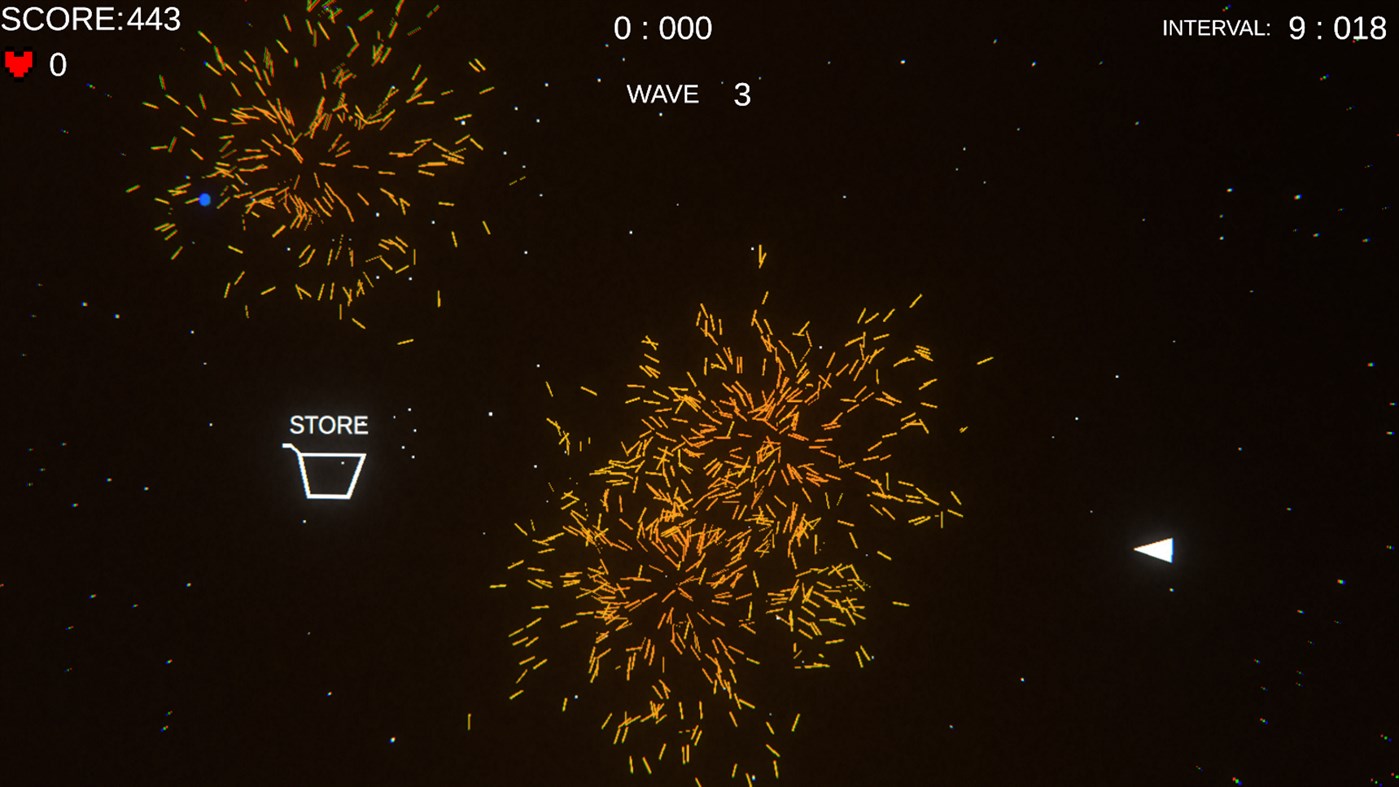The width and height of the screenshot is (1399, 787).
Task: Click the heart icon to check remaining lives
Action: tap(17, 62)
